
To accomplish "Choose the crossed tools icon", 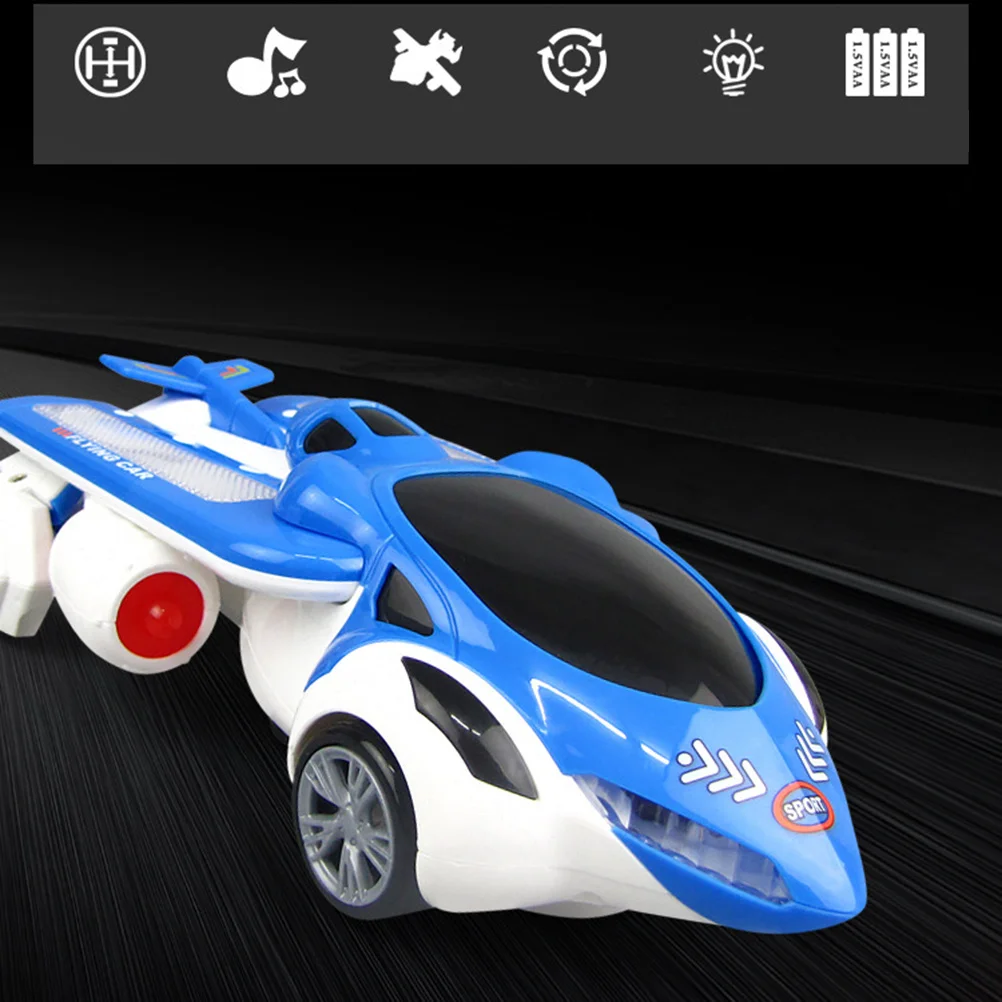I will pos(425,62).
